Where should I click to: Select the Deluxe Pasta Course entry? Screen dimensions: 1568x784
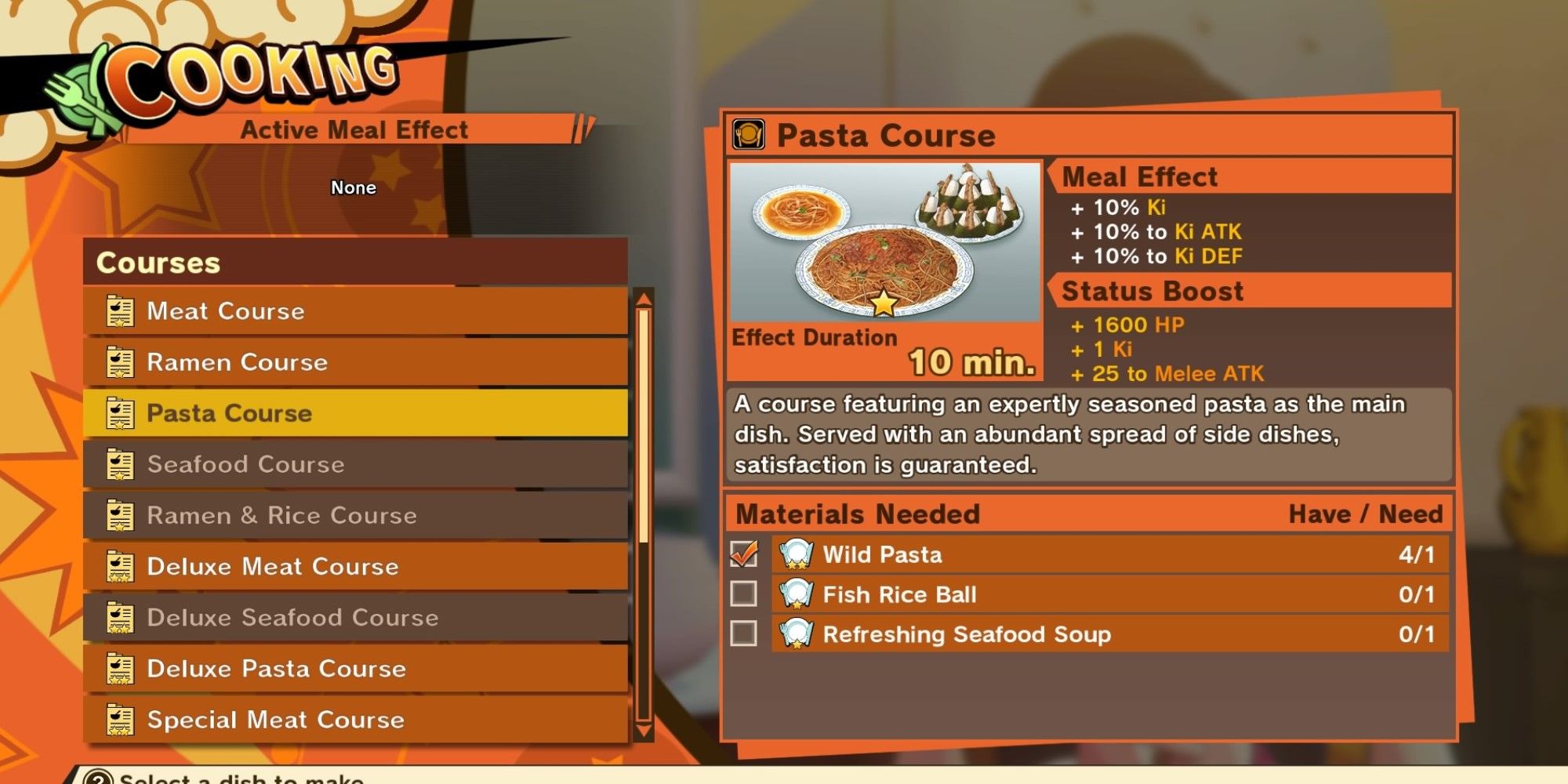[x=314, y=669]
